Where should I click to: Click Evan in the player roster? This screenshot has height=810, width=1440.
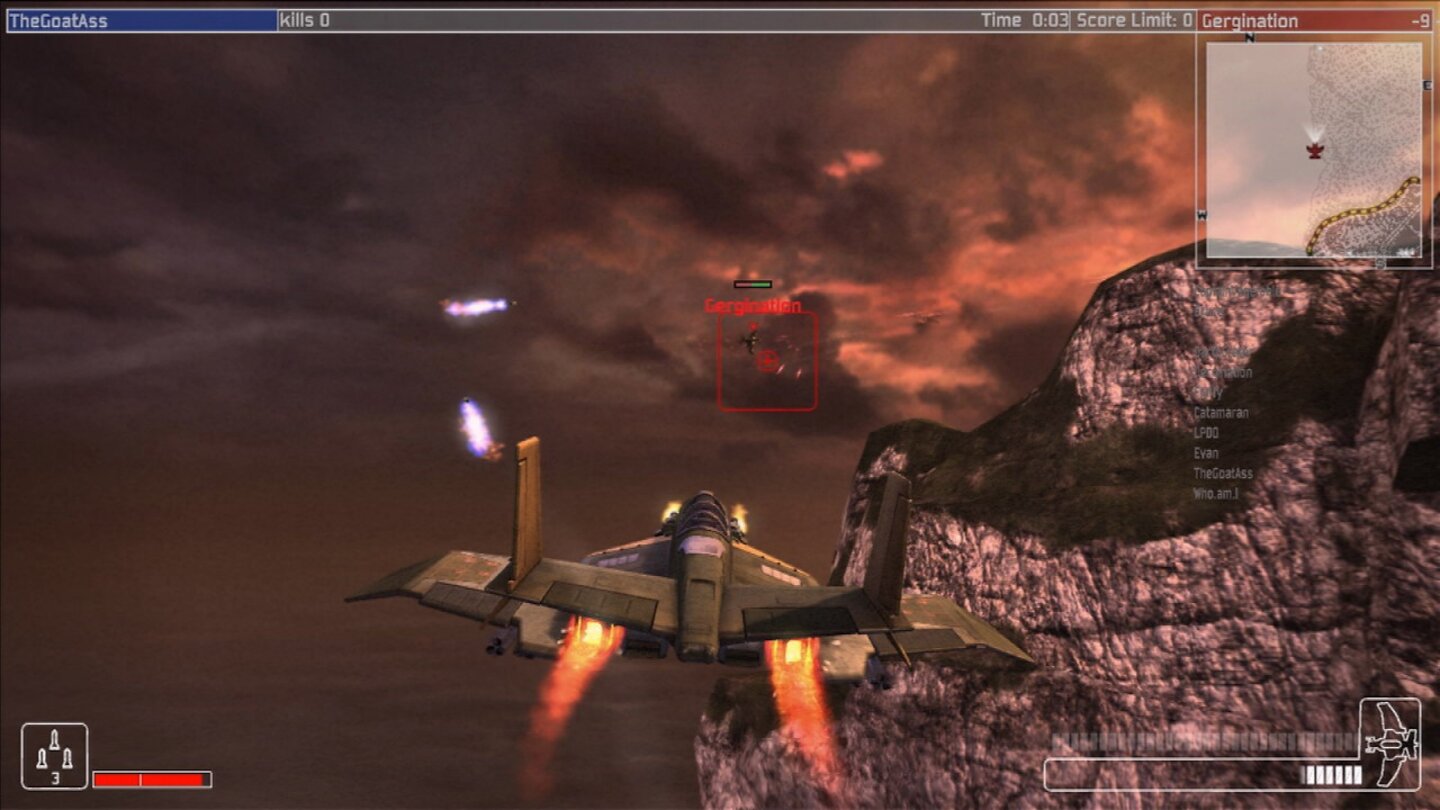(x=1206, y=453)
